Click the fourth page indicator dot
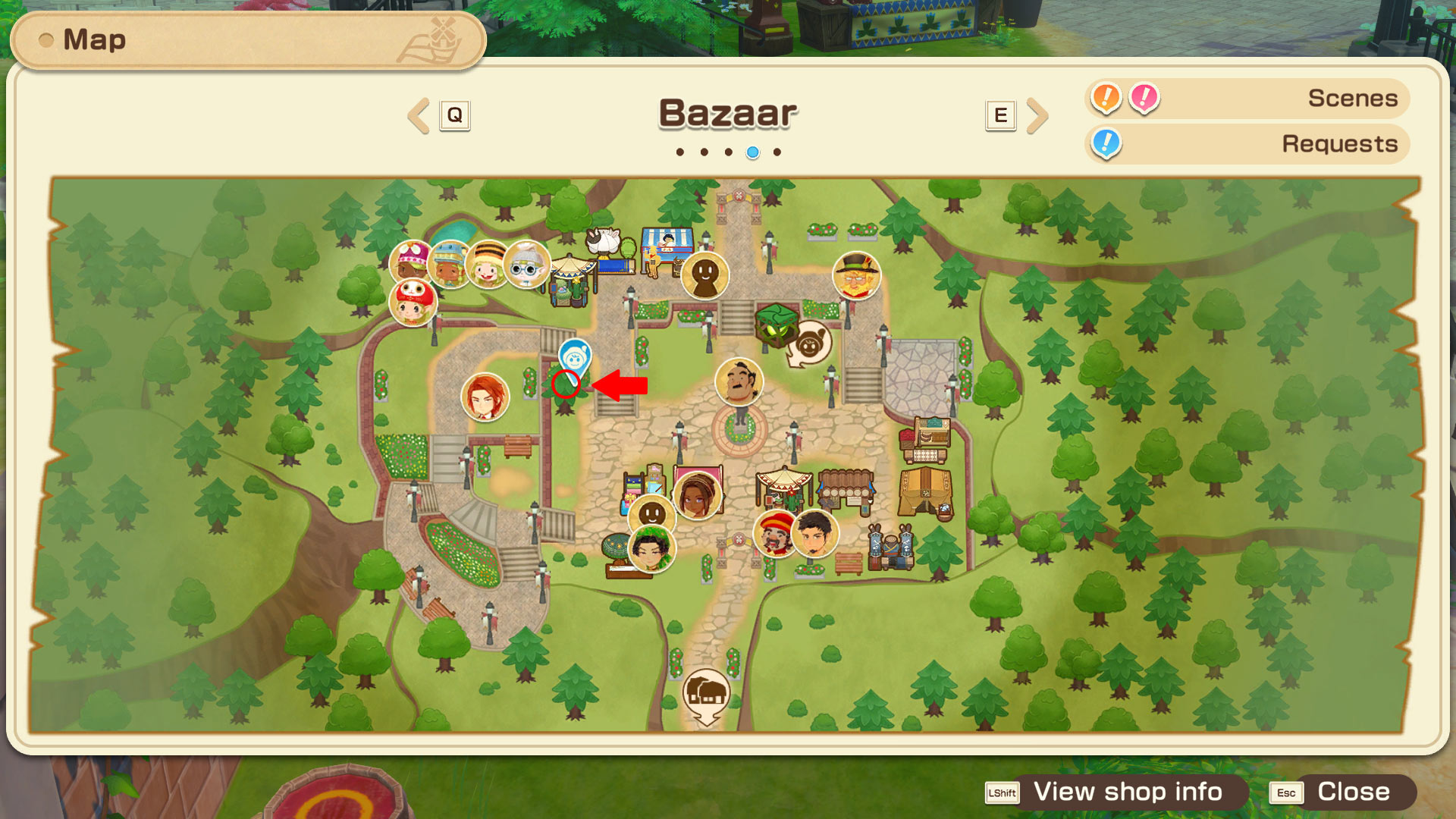 tap(752, 152)
